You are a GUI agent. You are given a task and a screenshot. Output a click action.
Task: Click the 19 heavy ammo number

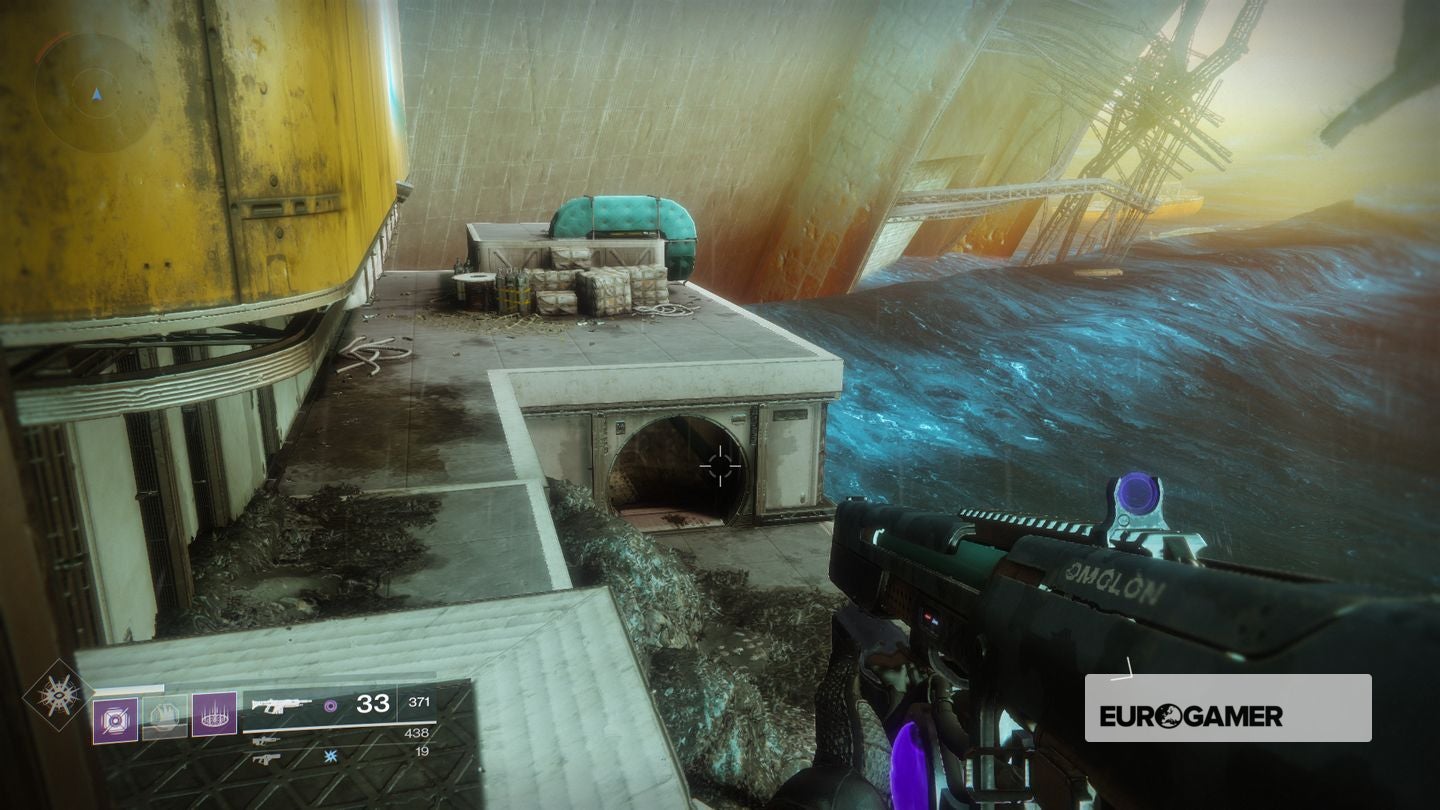(x=421, y=751)
